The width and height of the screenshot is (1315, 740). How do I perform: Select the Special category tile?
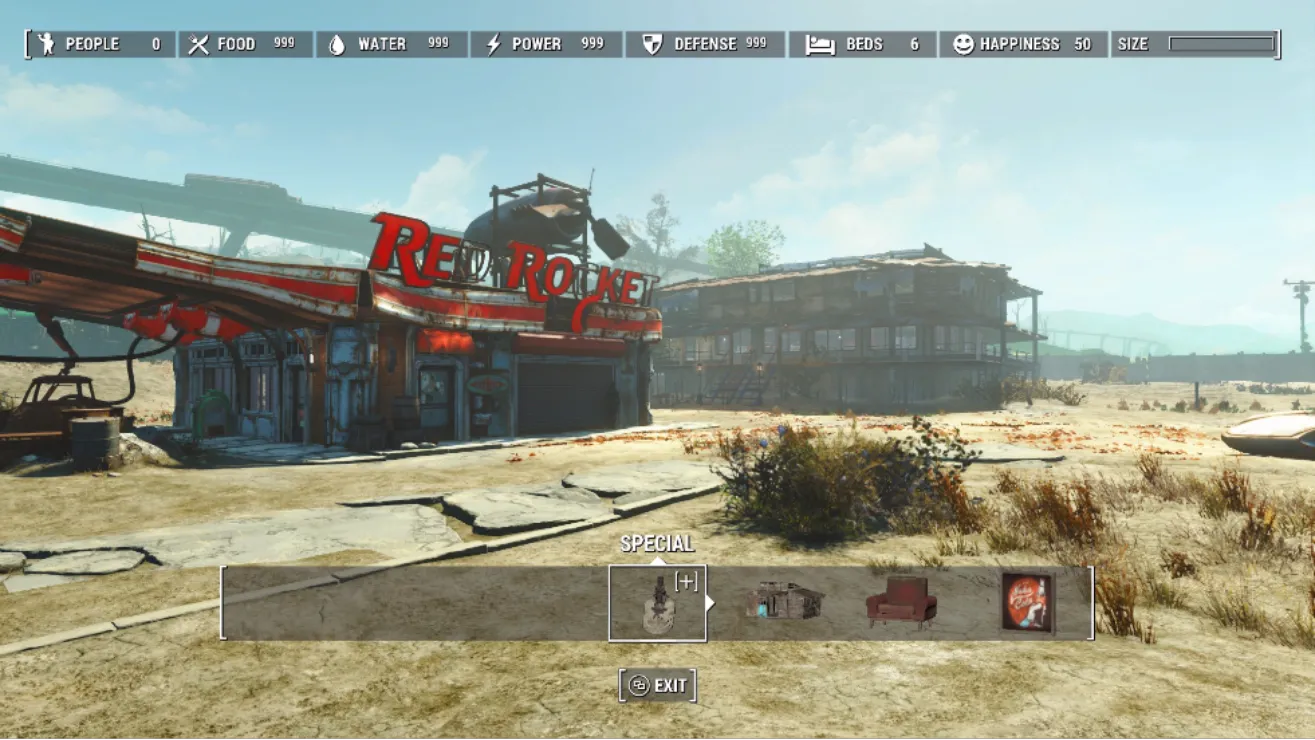(x=657, y=603)
